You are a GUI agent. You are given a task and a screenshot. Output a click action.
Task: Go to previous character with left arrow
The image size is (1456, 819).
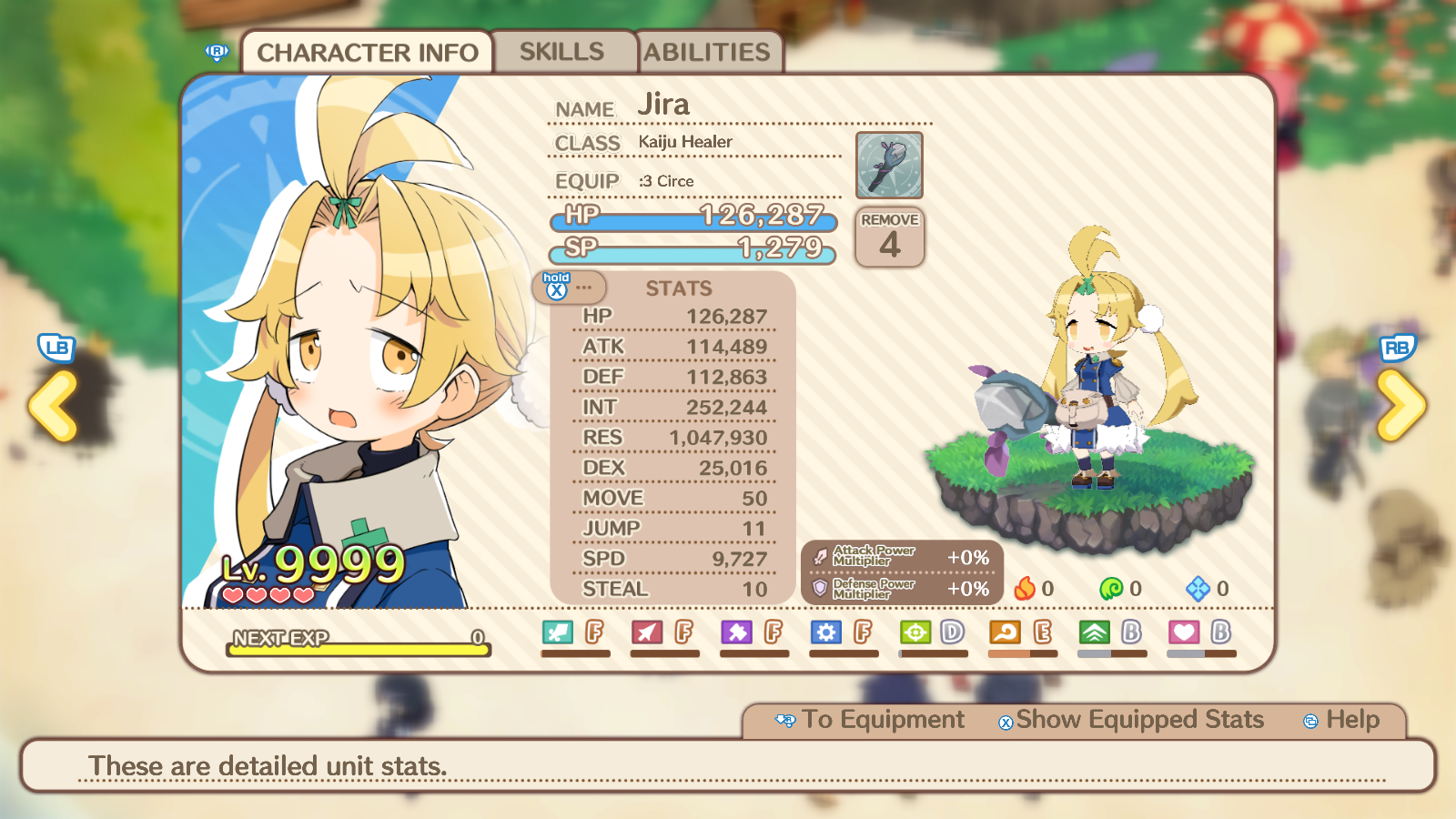click(x=54, y=405)
